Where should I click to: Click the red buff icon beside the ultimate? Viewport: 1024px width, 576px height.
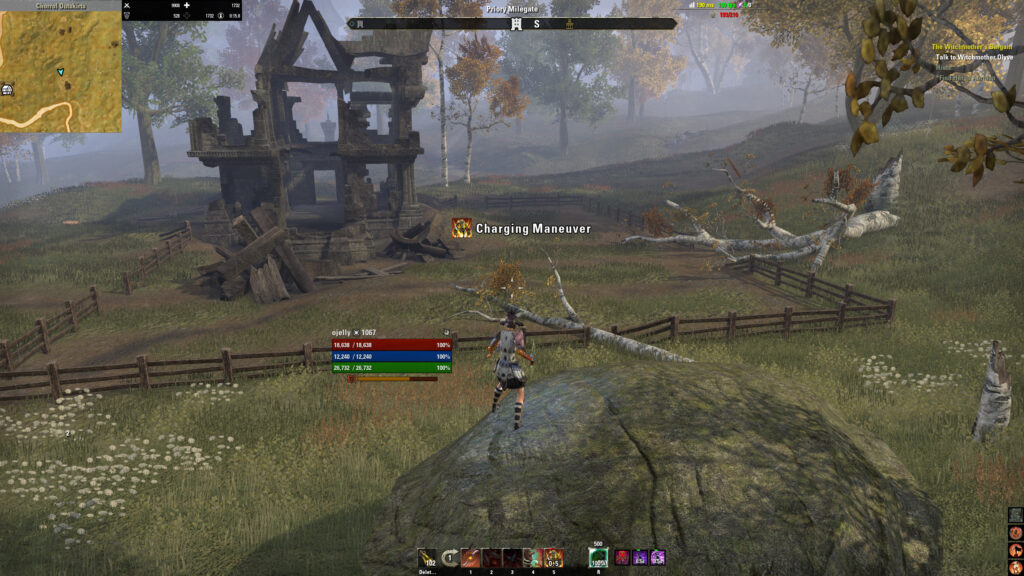[x=622, y=558]
